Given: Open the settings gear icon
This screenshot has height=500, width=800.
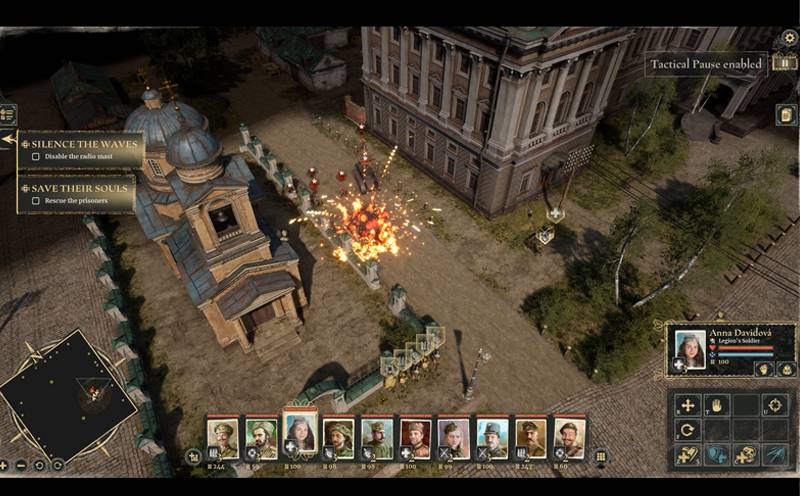Looking at the screenshot, I should click(x=789, y=38).
